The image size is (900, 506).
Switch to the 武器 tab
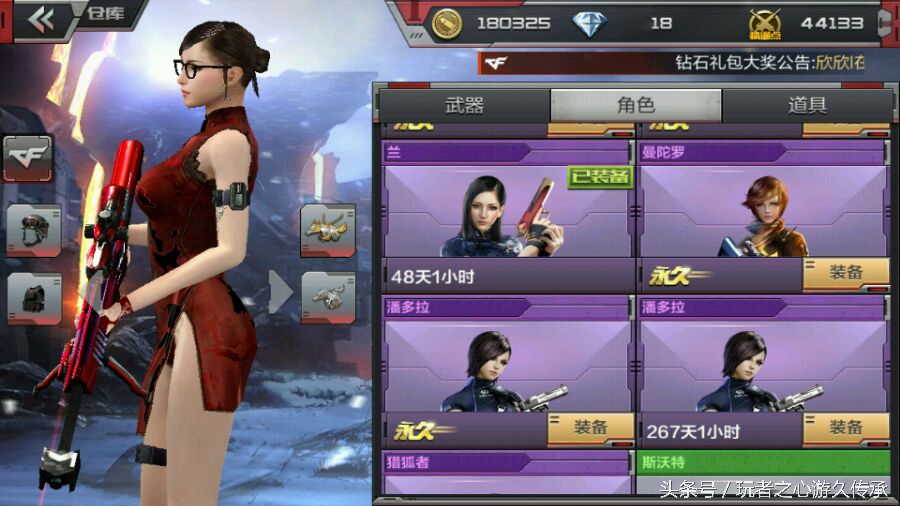pos(464,105)
